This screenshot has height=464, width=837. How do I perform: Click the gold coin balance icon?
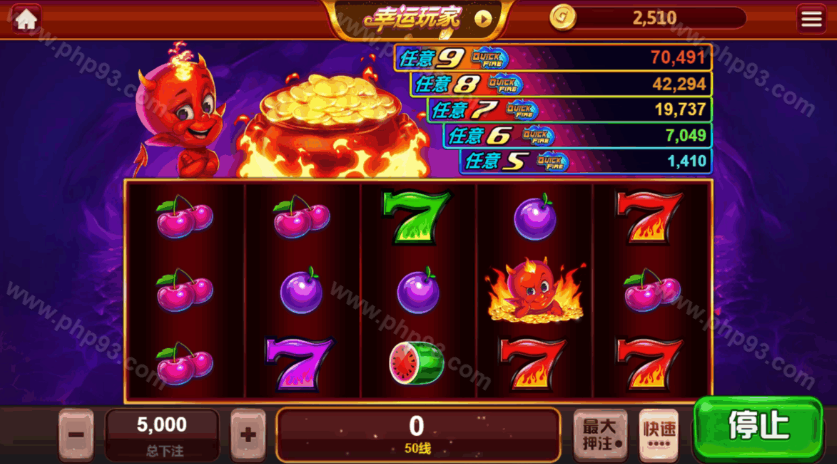tap(564, 17)
